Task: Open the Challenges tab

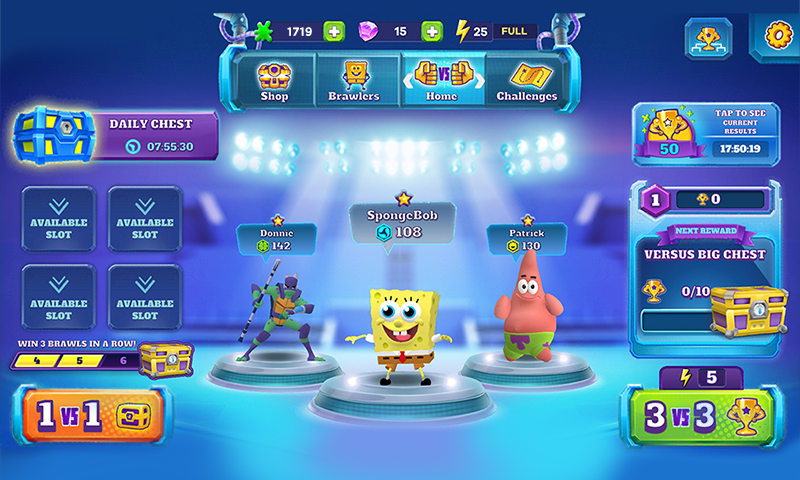Action: (x=527, y=80)
